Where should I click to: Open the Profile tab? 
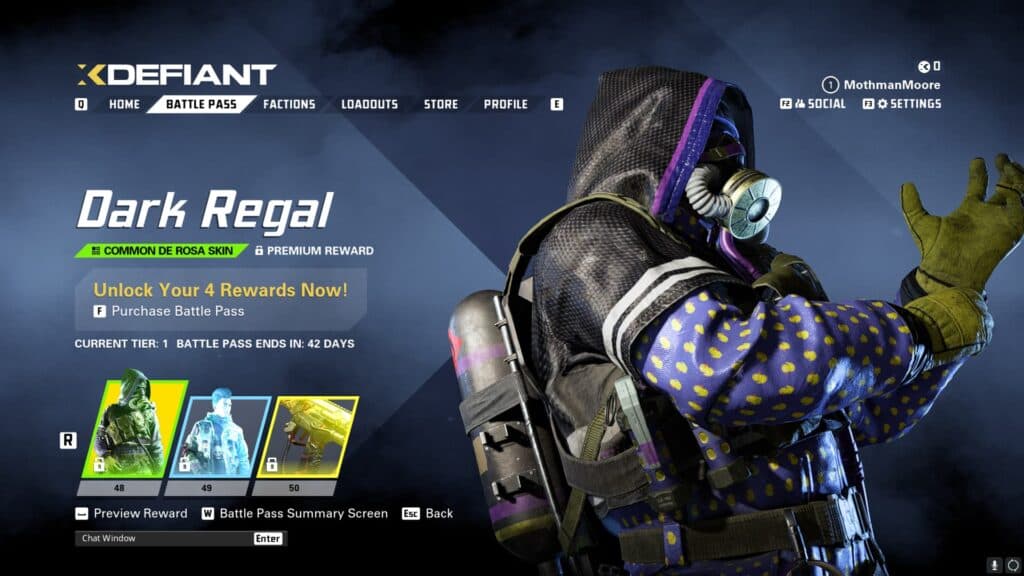coord(505,104)
